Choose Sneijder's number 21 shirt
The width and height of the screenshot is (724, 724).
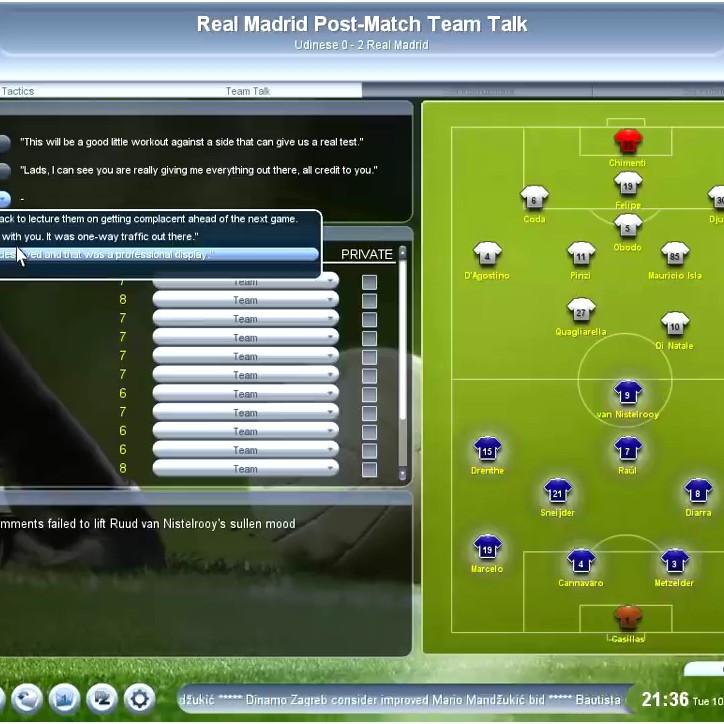(x=558, y=491)
